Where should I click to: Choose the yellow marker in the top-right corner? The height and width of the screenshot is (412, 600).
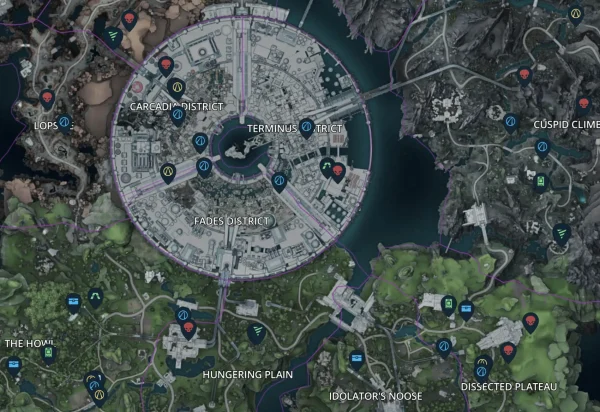576,12
